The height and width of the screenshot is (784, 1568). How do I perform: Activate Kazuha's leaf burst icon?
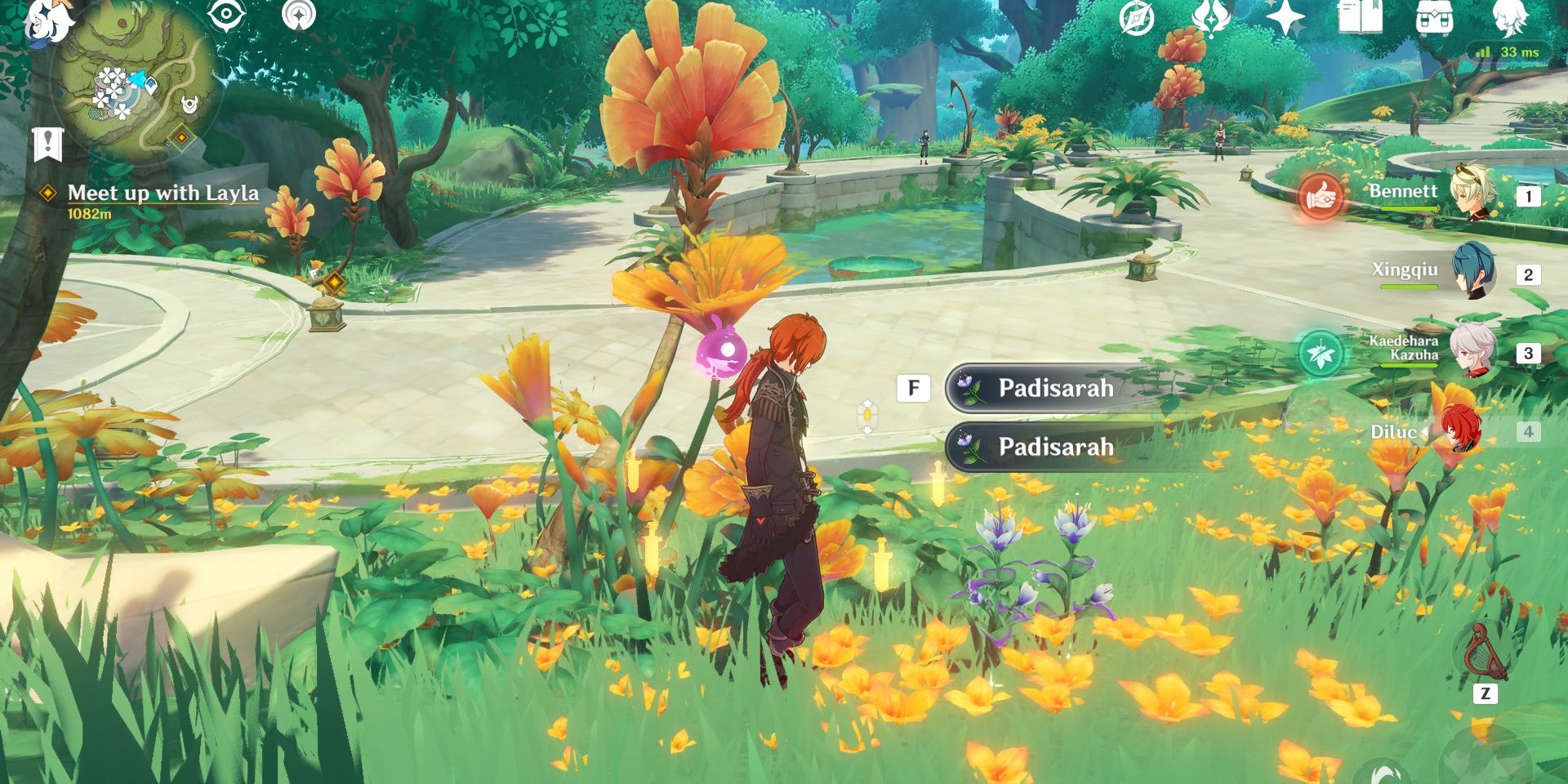[x=1320, y=354]
